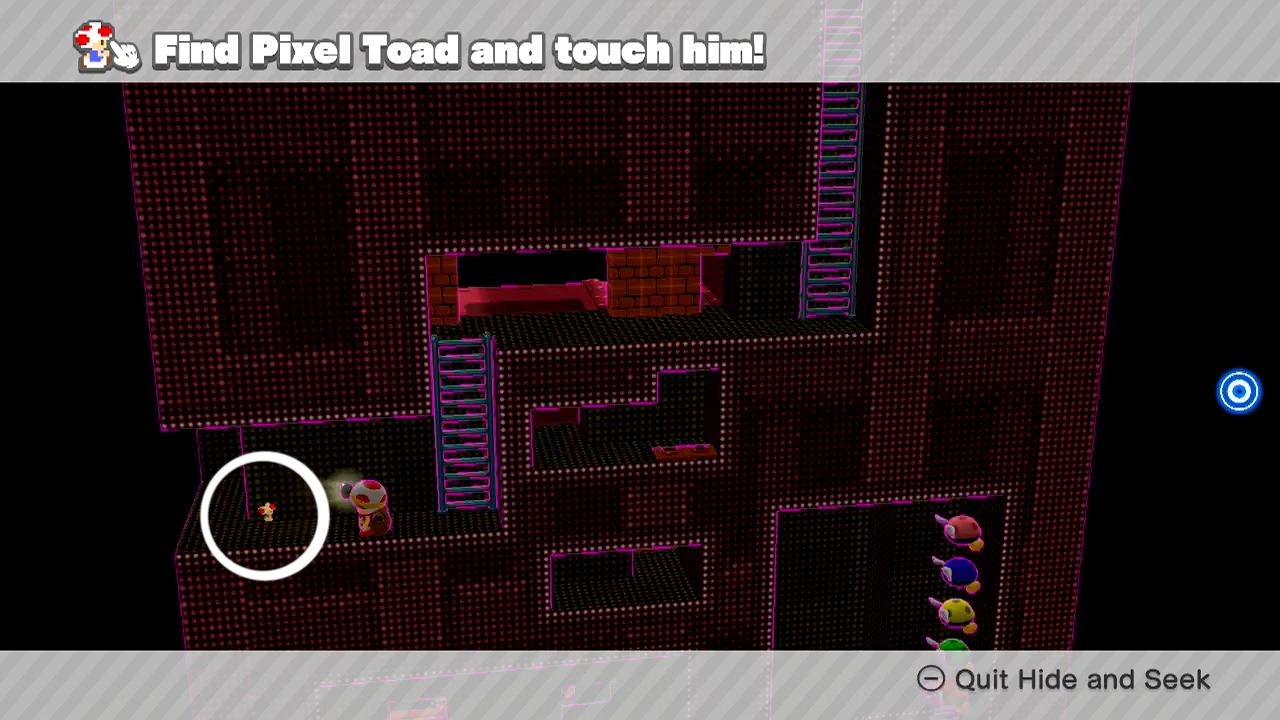Click Quit Hide and Seek

click(1083, 679)
